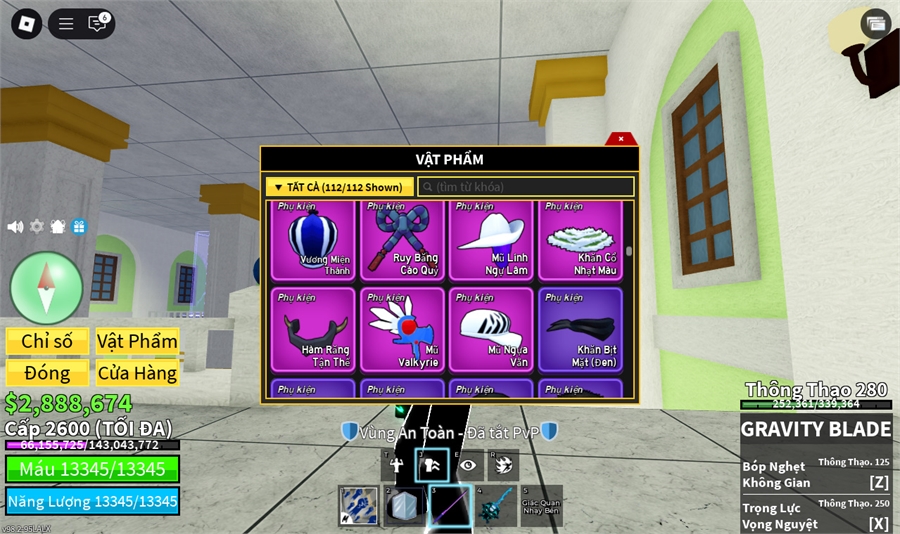The image size is (900, 534).
Task: Open the TẤT CẢ filter dropdown
Action: 339,187
